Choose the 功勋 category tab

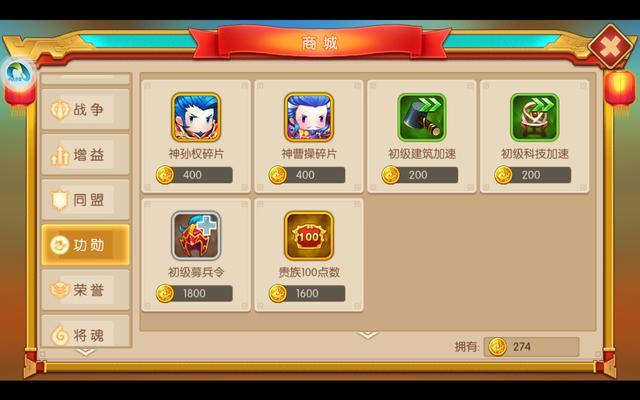coord(85,244)
